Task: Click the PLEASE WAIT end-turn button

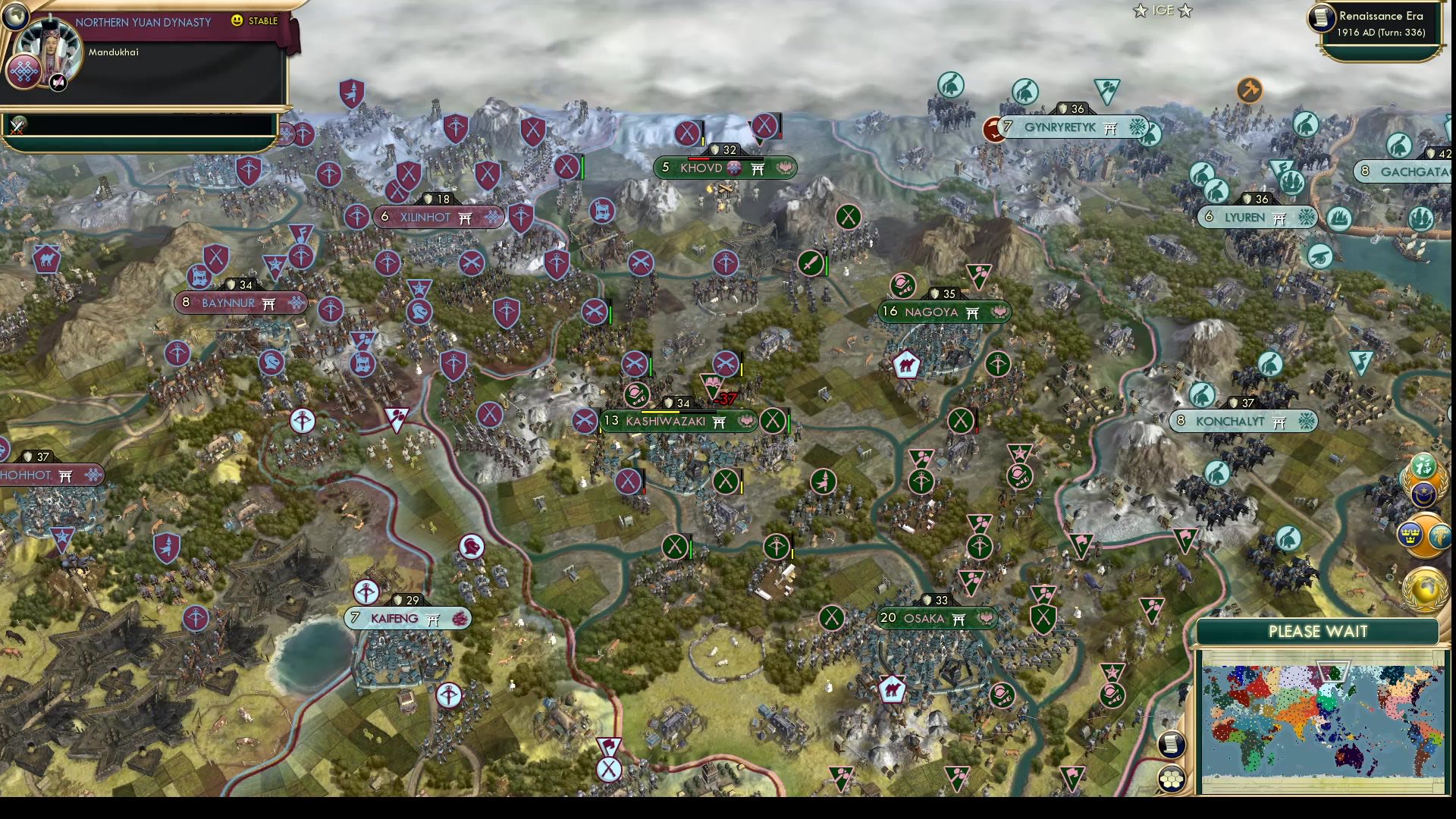Action: pyautogui.click(x=1317, y=631)
